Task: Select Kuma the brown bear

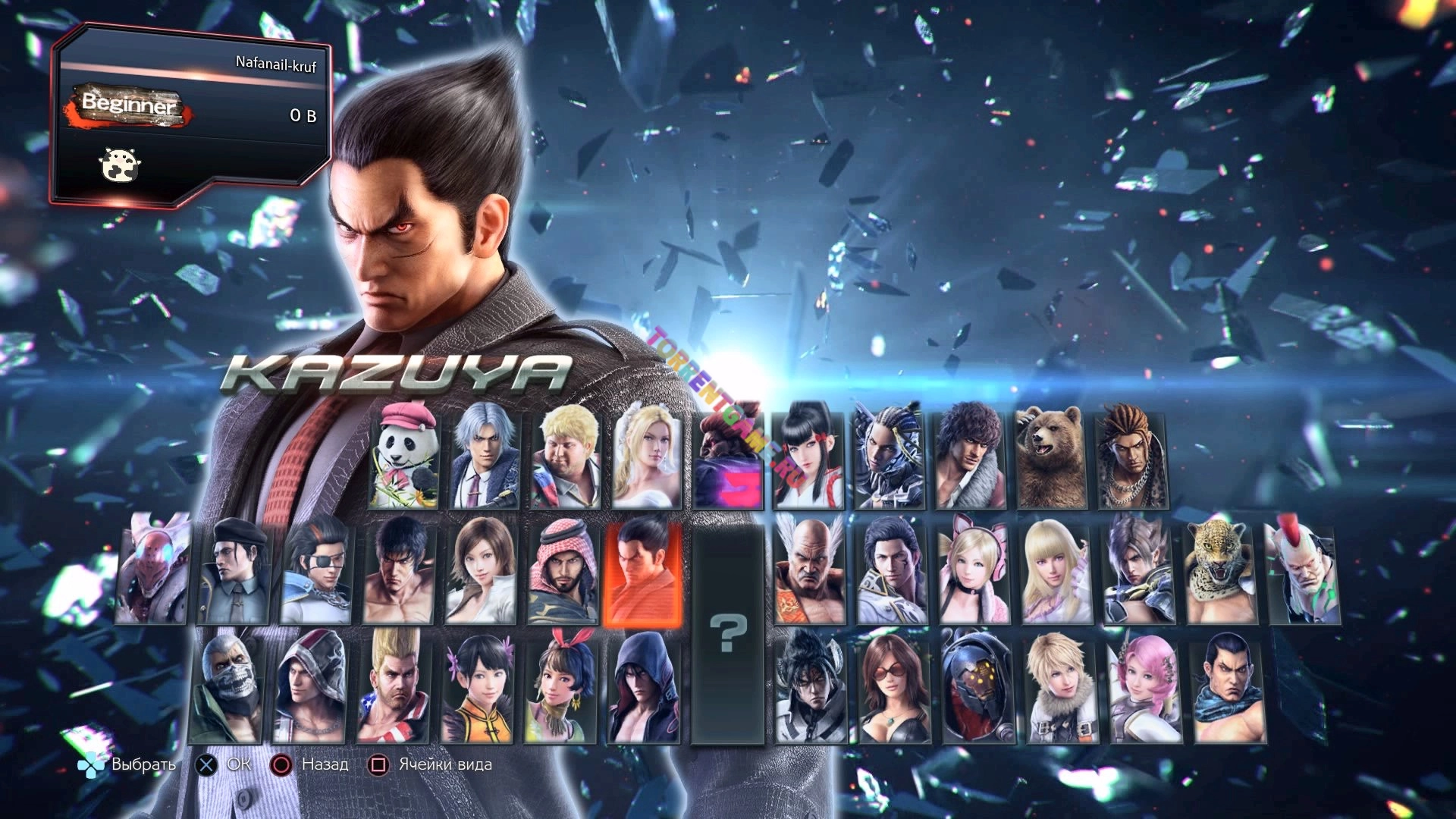Action: coord(1050,457)
